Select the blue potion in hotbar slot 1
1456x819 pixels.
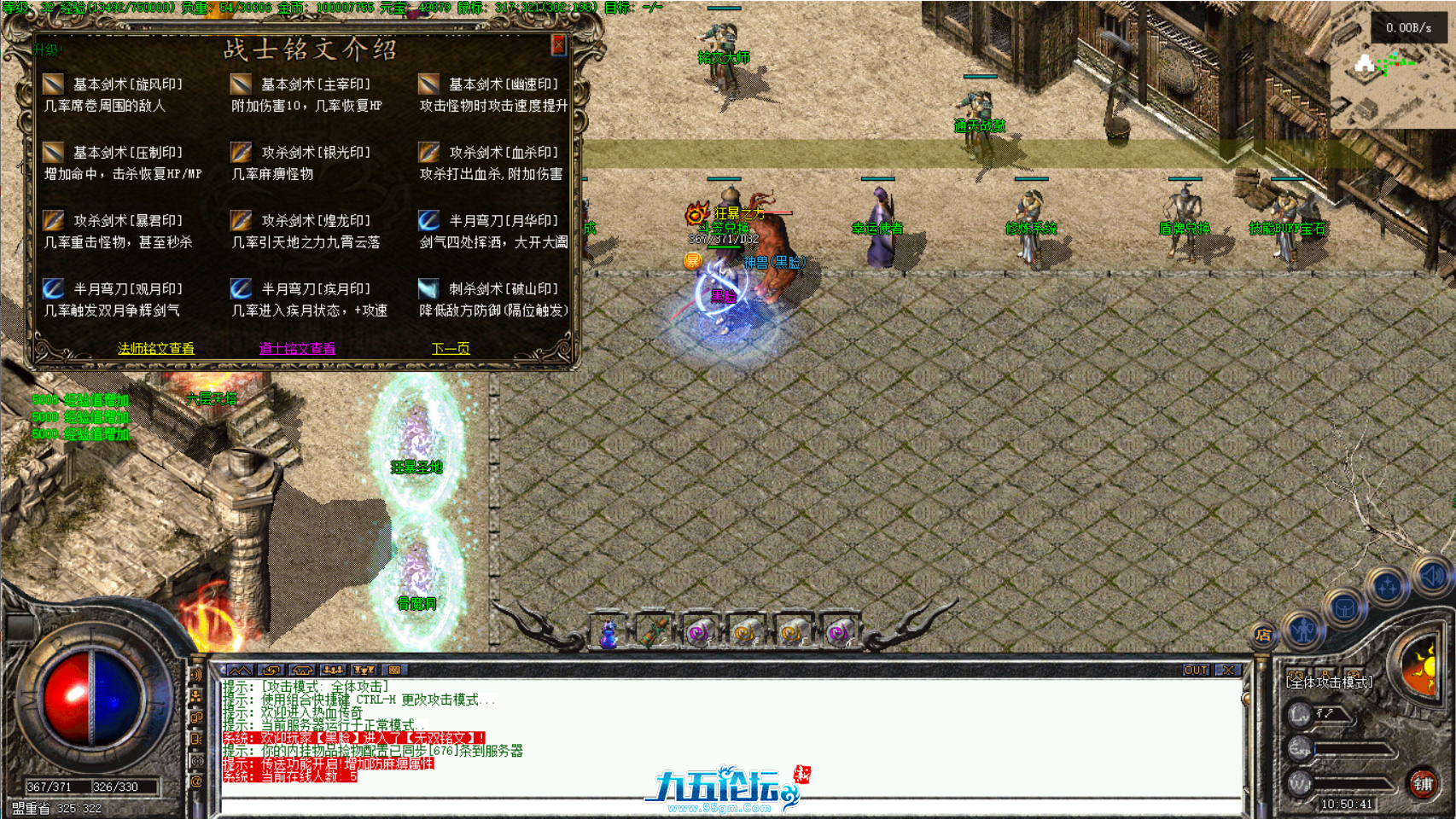pos(608,635)
